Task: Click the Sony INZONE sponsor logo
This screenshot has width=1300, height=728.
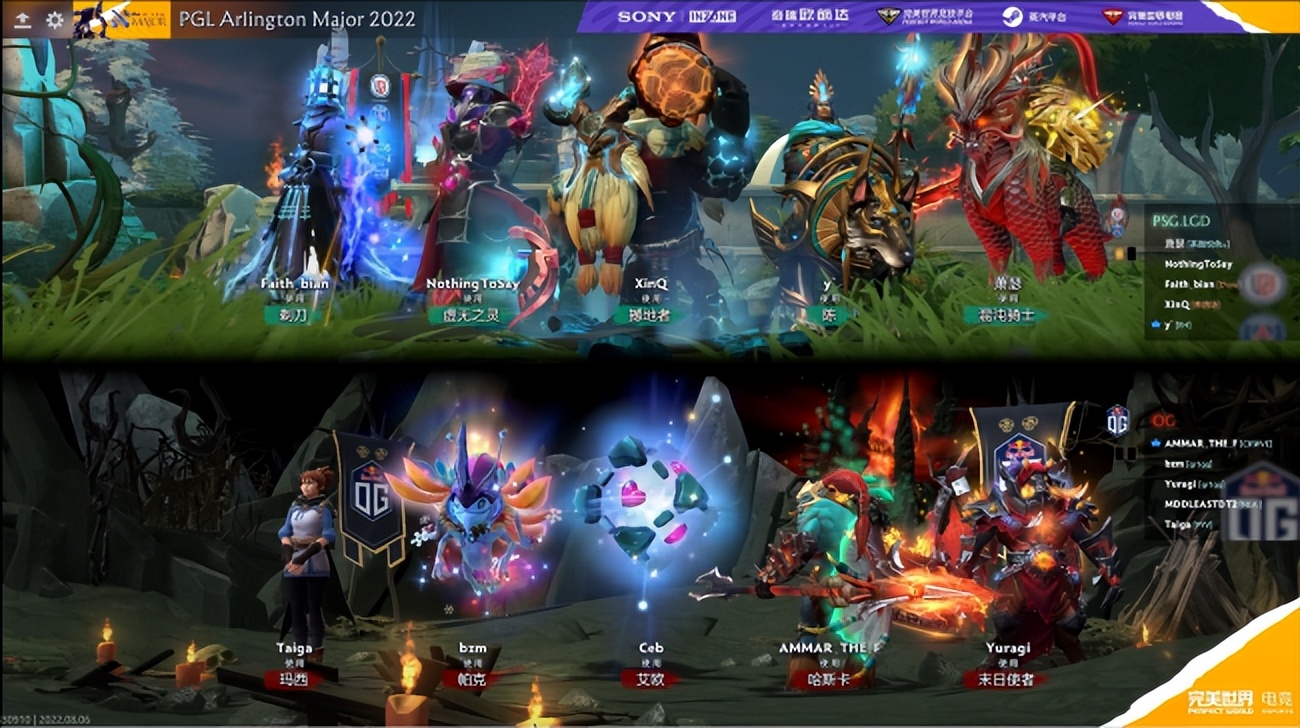Action: (x=650, y=16)
